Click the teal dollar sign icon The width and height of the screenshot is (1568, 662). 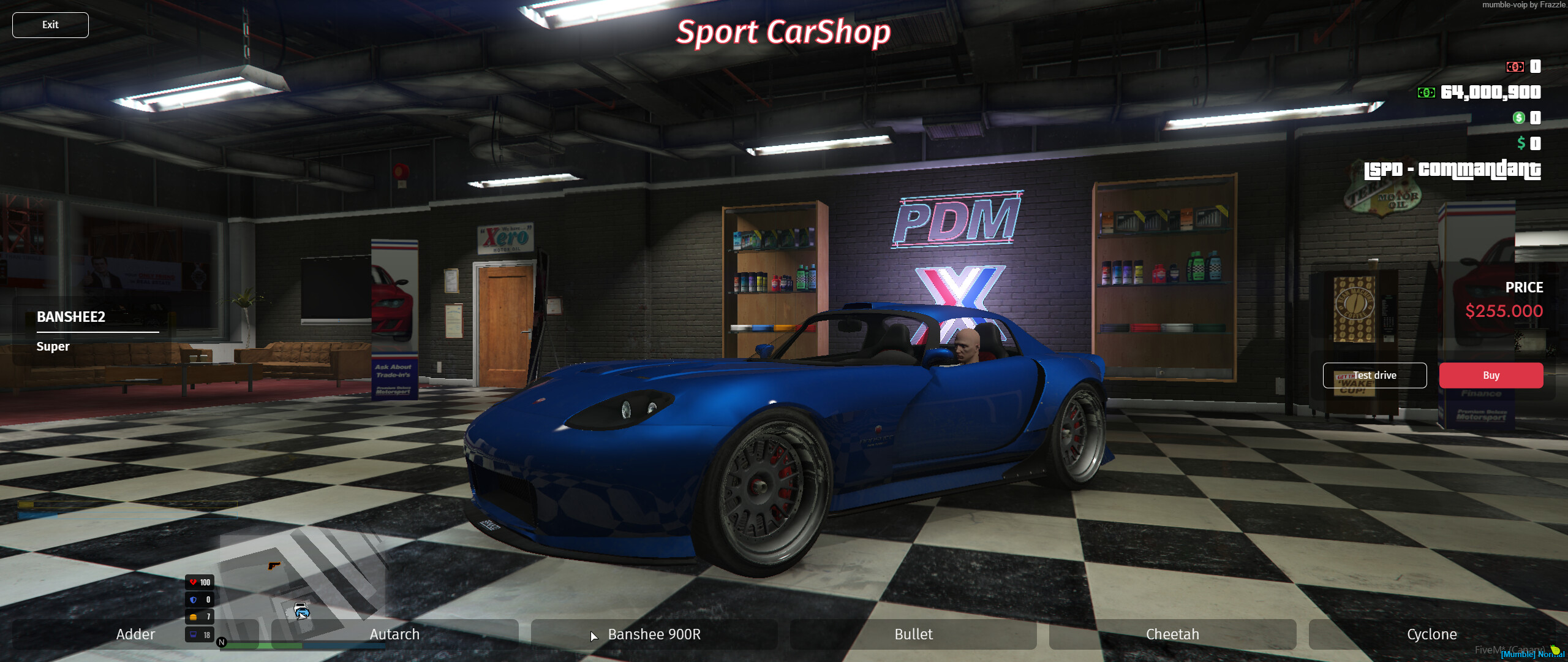[x=1520, y=144]
